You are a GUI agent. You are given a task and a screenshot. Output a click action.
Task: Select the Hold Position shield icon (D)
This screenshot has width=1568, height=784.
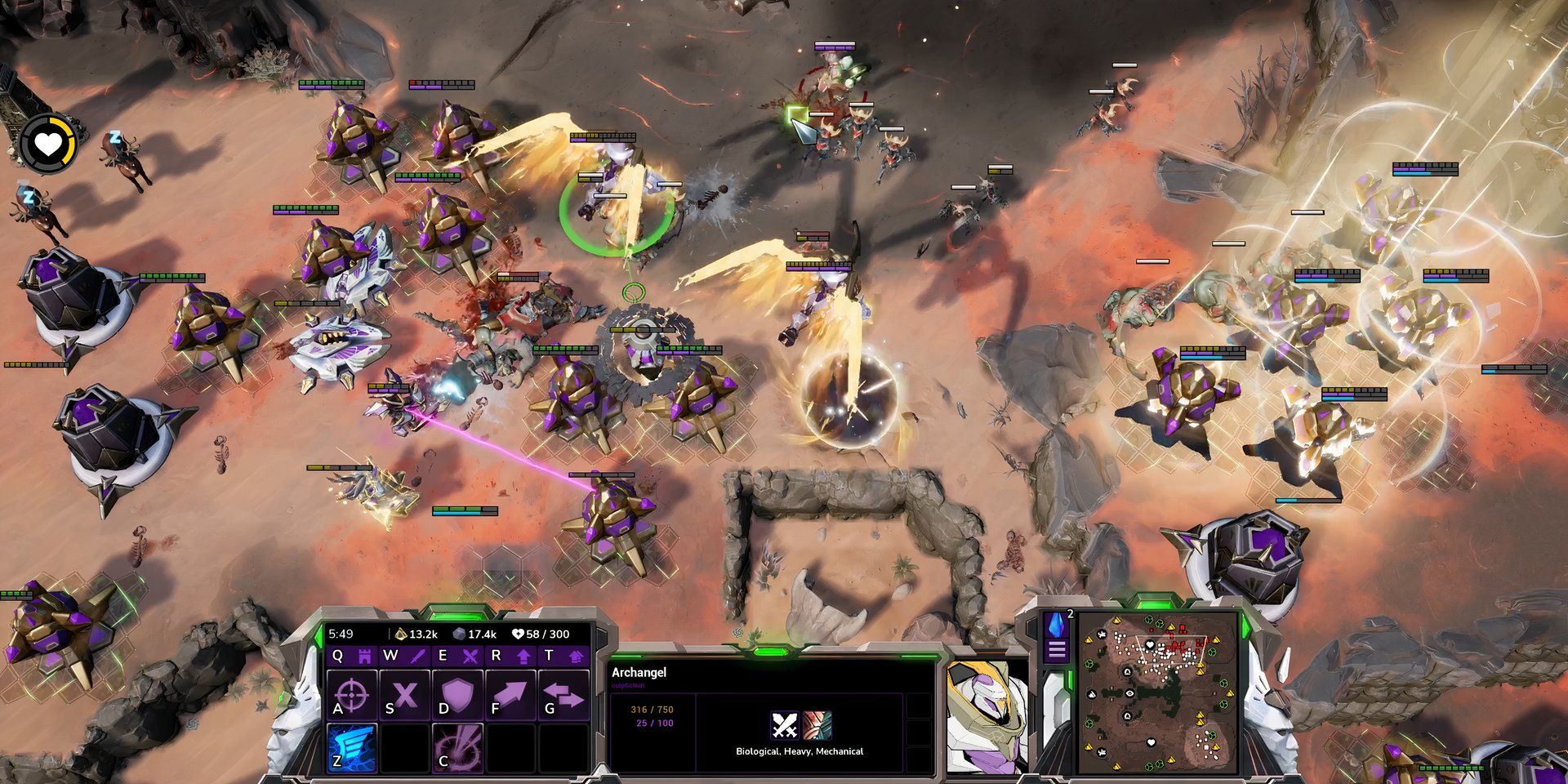pos(458,695)
